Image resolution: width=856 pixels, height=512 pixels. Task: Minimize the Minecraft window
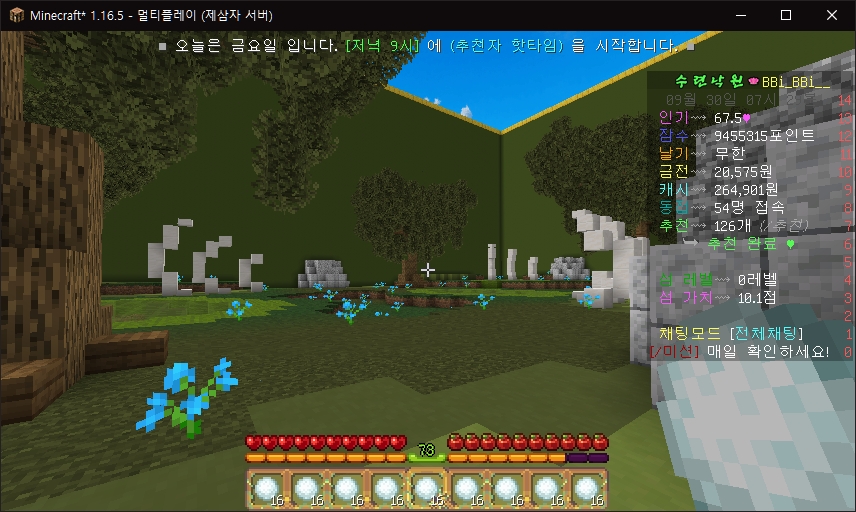coord(740,15)
